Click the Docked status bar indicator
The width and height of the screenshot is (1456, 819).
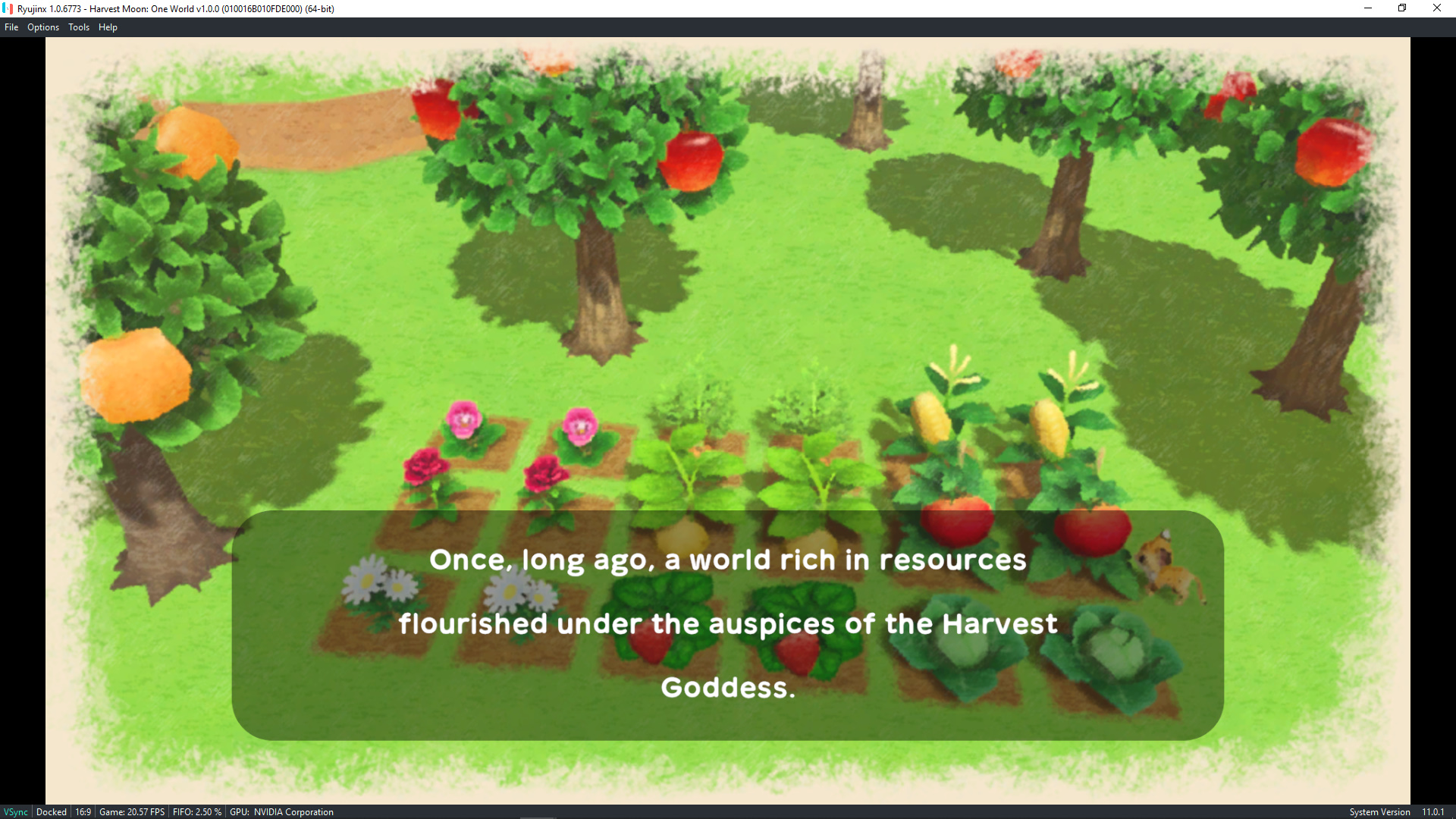tap(51, 811)
